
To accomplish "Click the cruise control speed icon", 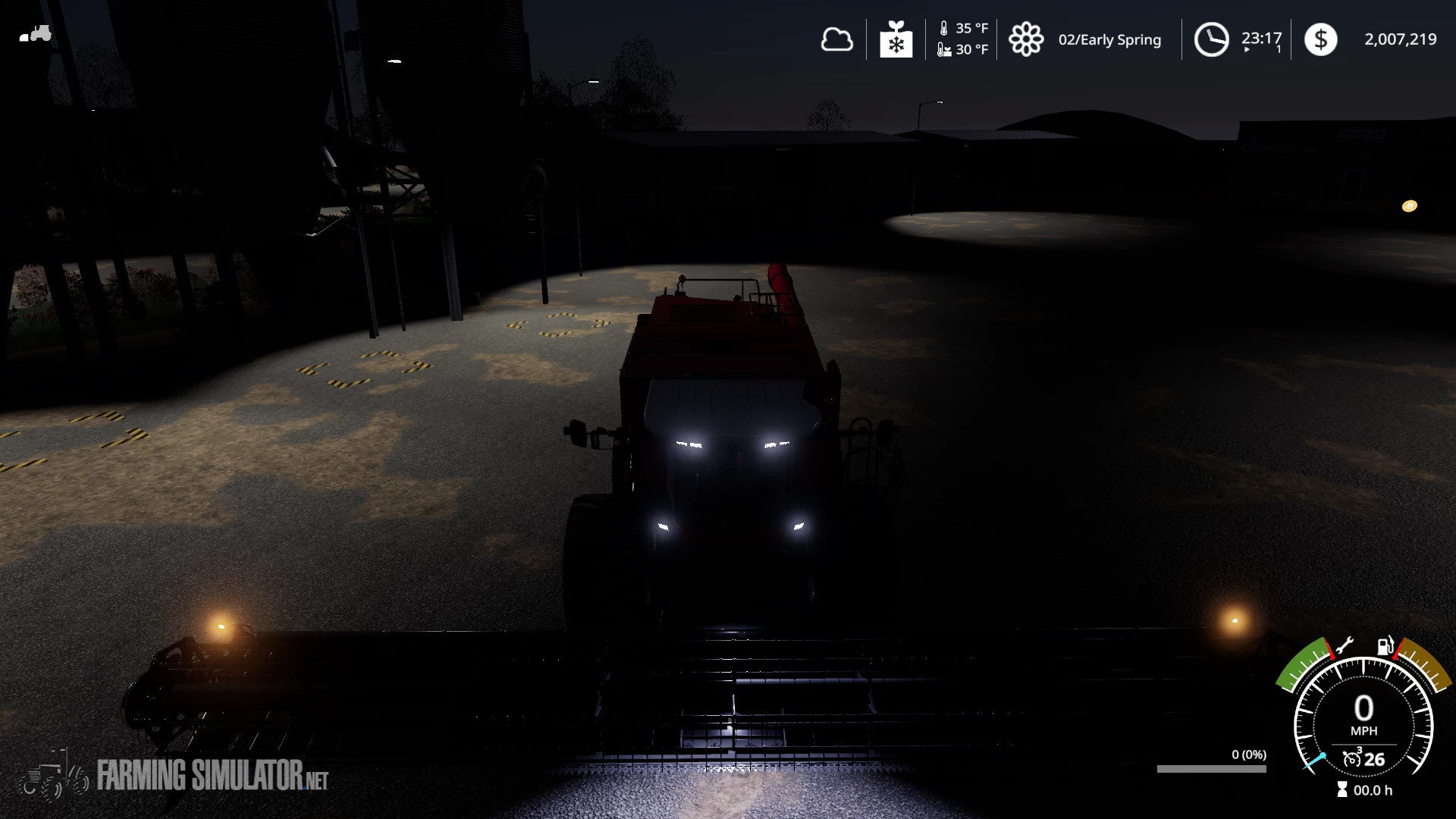I will tap(1352, 758).
